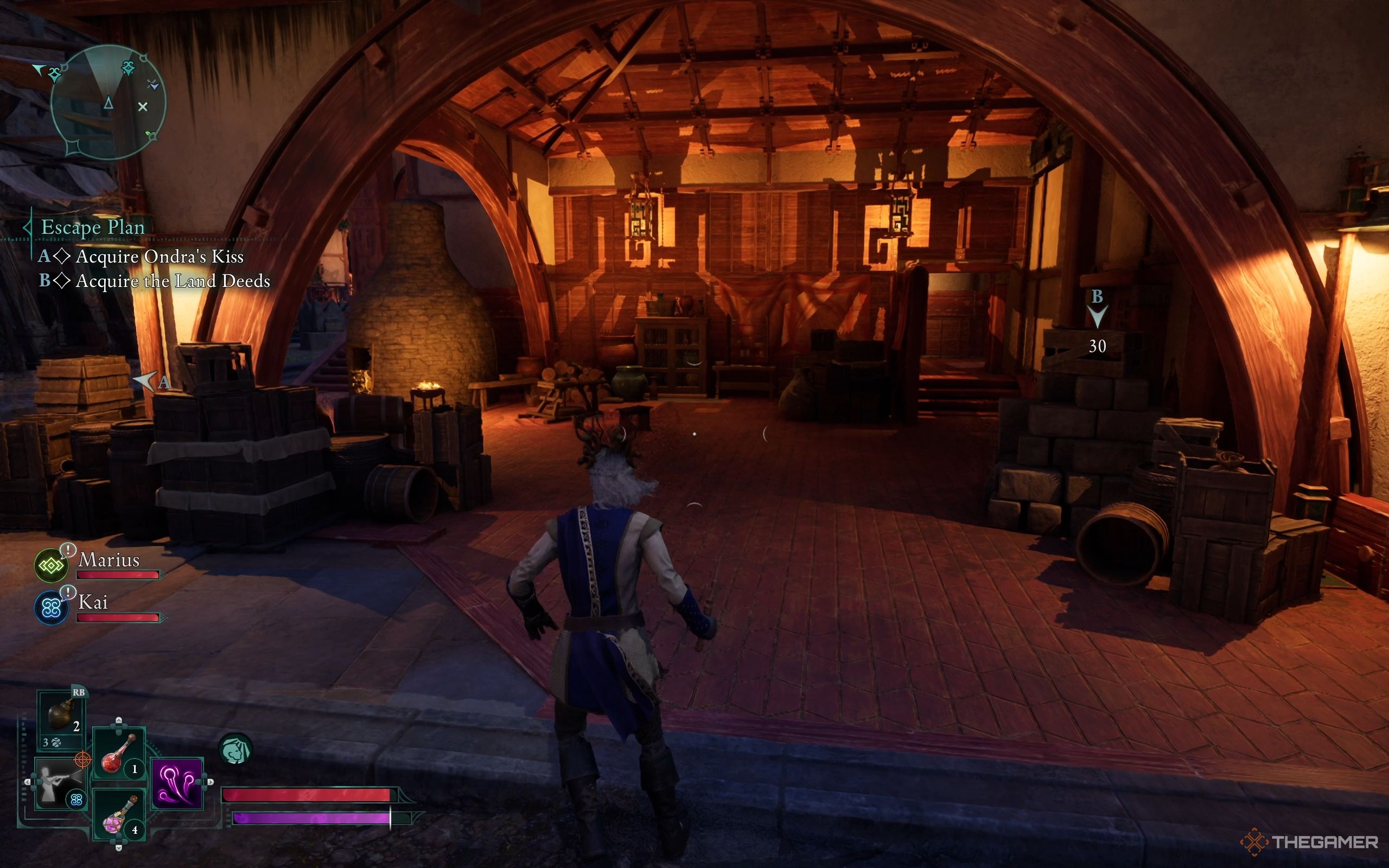
Task: Click the teal hooded head status icon
Action: 235,750
